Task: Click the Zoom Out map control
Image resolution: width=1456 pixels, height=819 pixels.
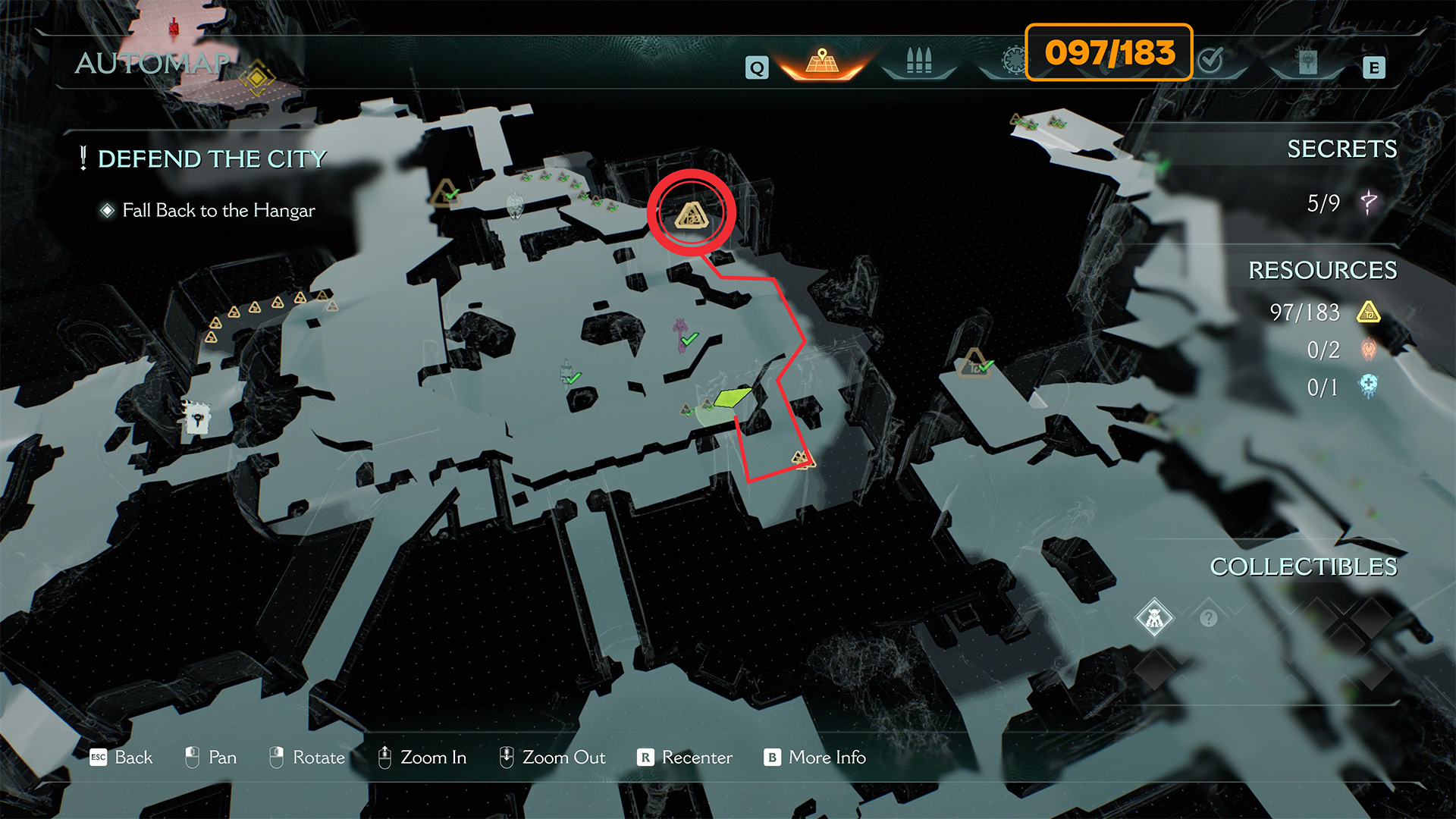Action: point(552,757)
